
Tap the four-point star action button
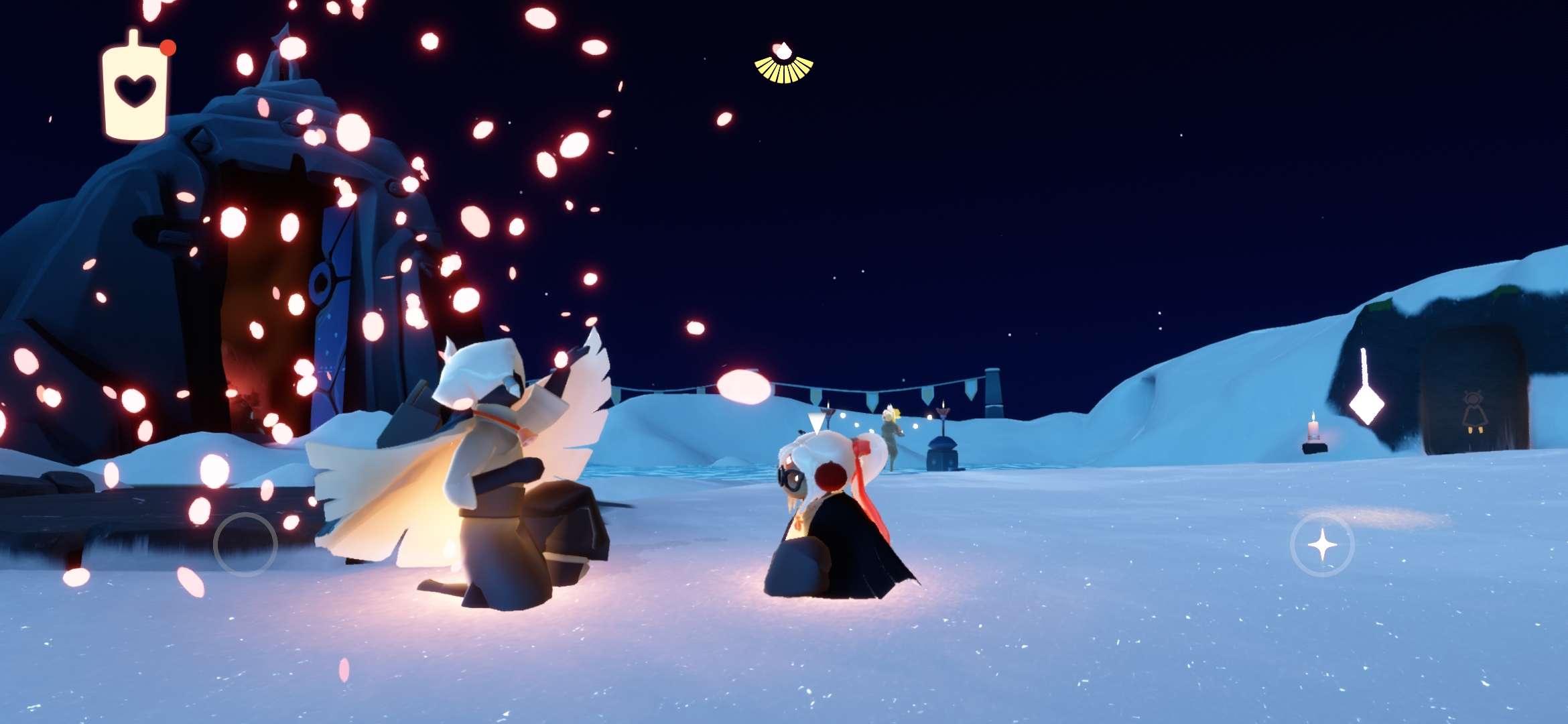[x=1322, y=545]
